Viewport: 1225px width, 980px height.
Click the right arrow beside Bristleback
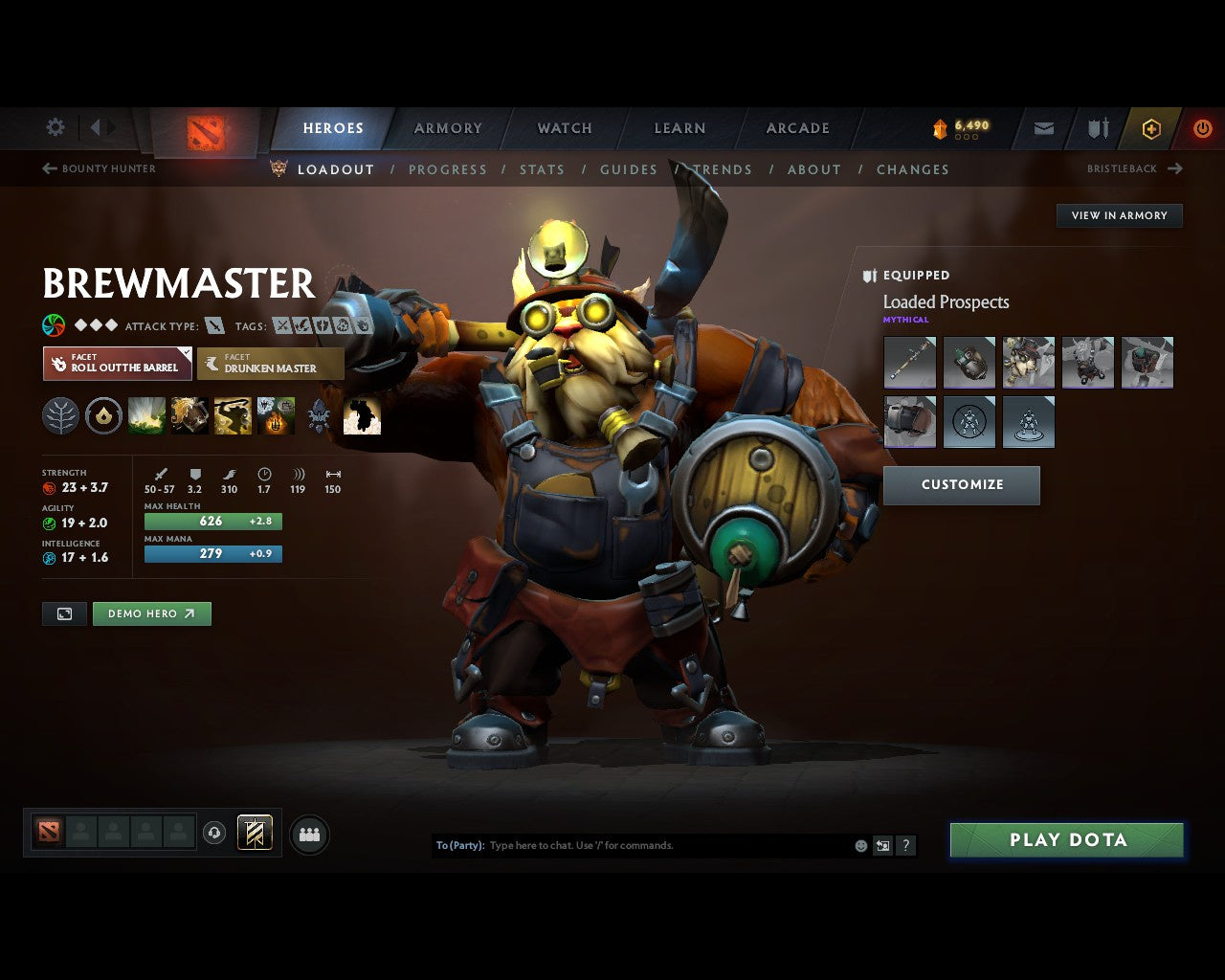pyautogui.click(x=1176, y=167)
